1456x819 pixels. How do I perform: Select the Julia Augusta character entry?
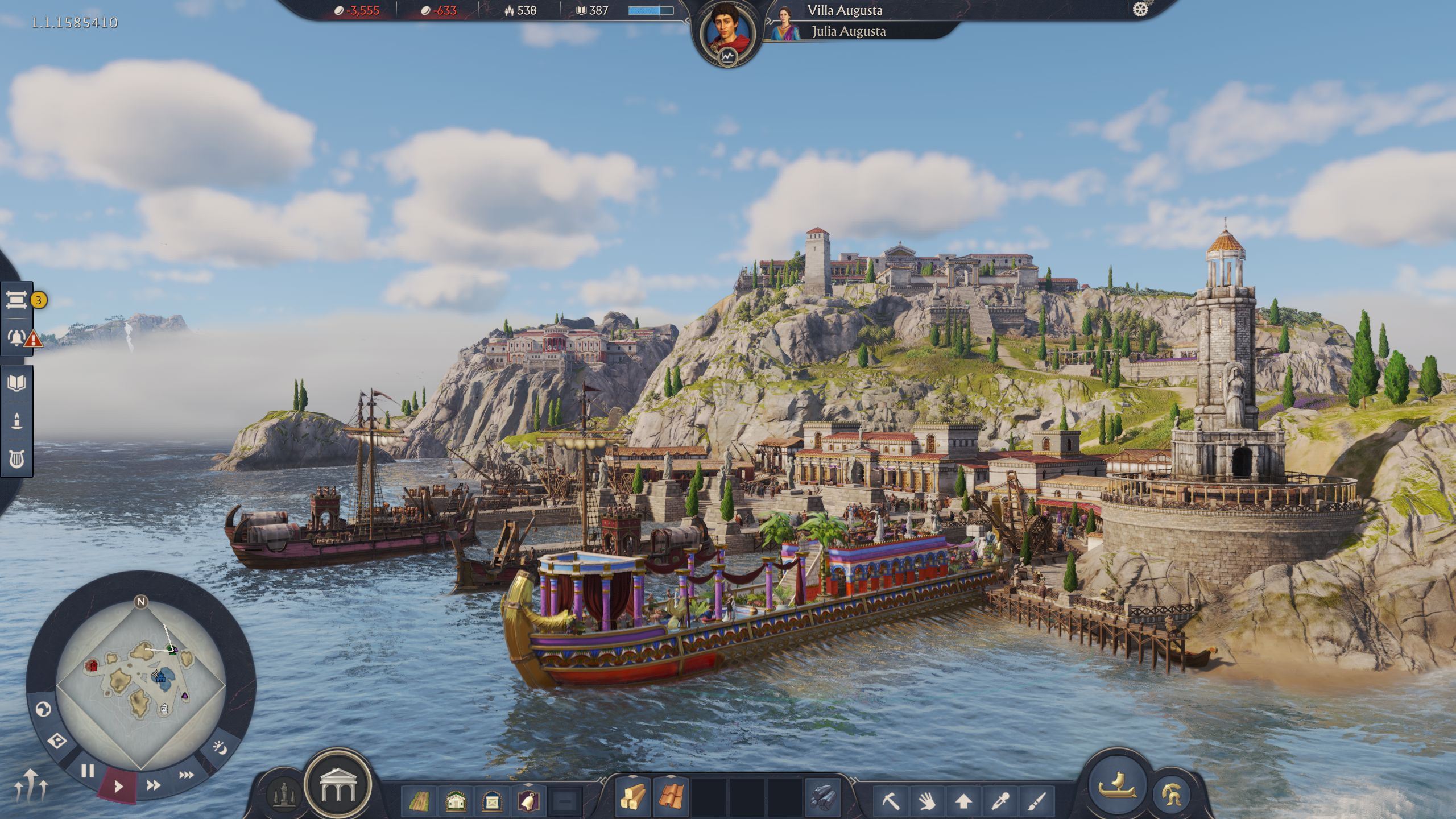click(x=847, y=31)
